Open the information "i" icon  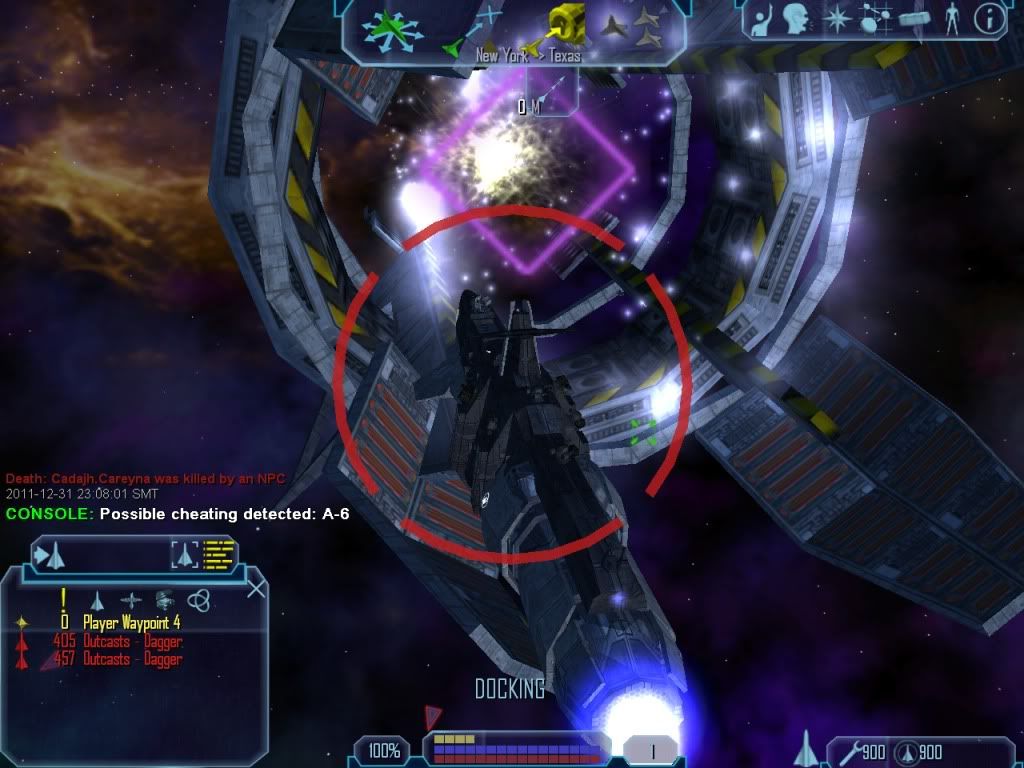tap(988, 18)
